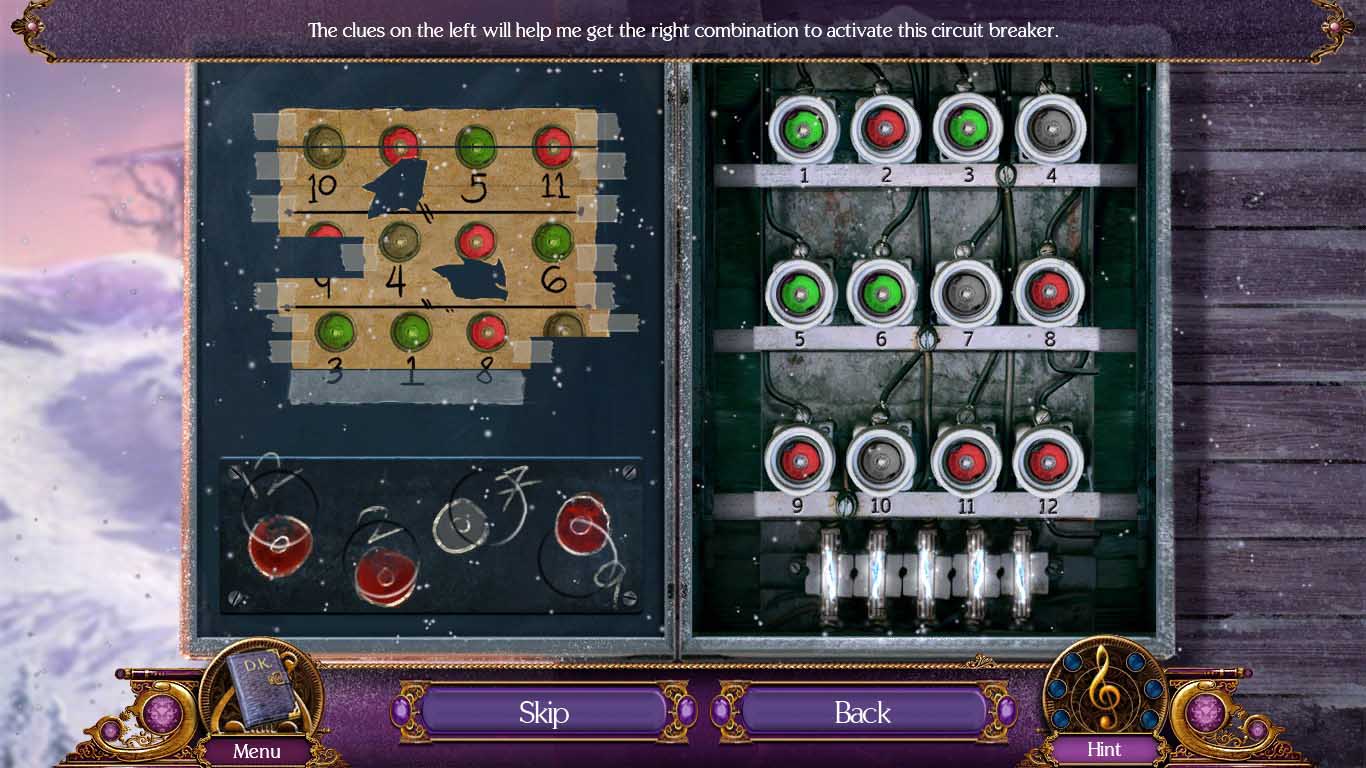Toggle circuit breaker switch 6
Screen dimensions: 1366x768
pos(882,293)
